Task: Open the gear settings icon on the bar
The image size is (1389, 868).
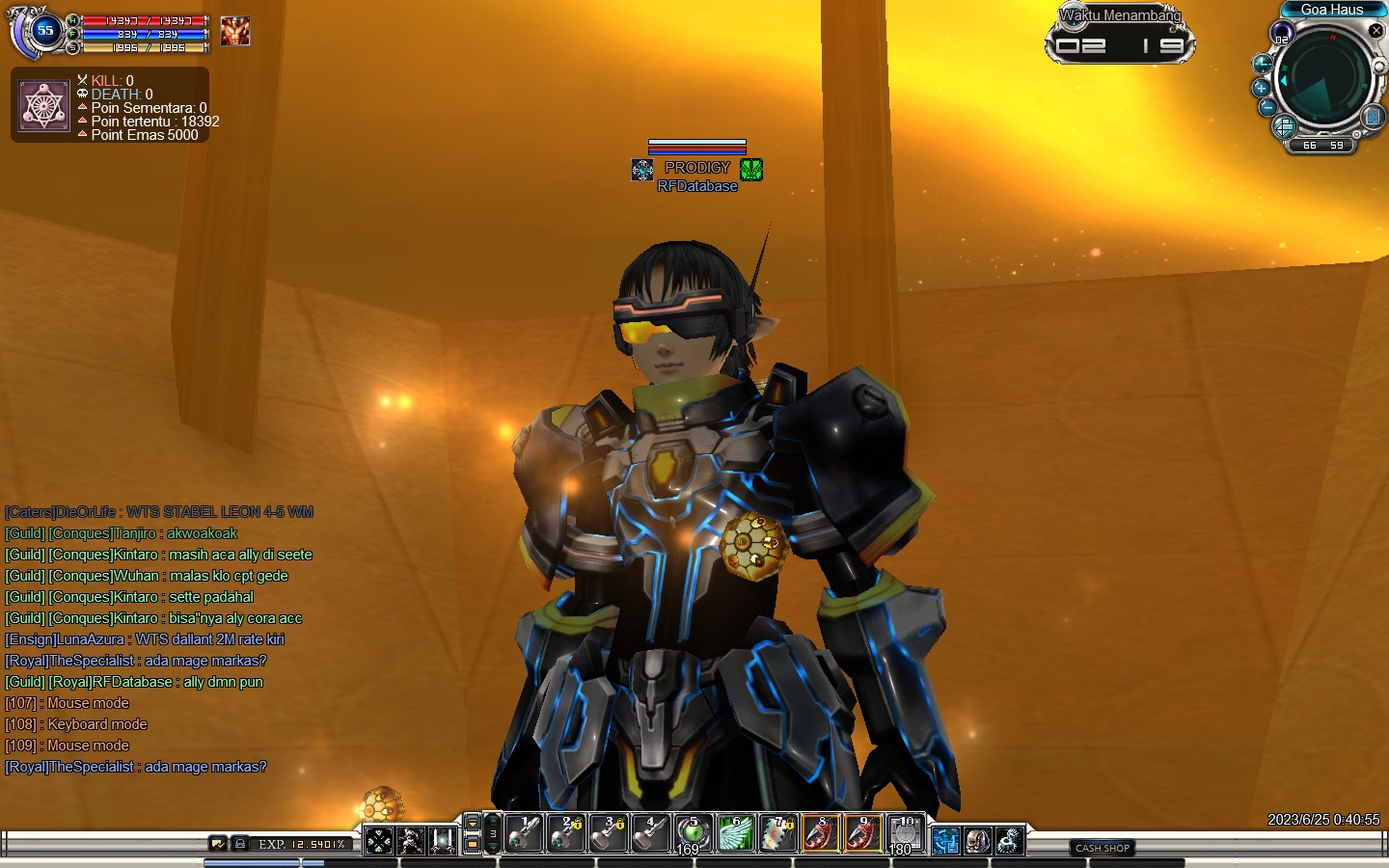Action: [1009, 841]
